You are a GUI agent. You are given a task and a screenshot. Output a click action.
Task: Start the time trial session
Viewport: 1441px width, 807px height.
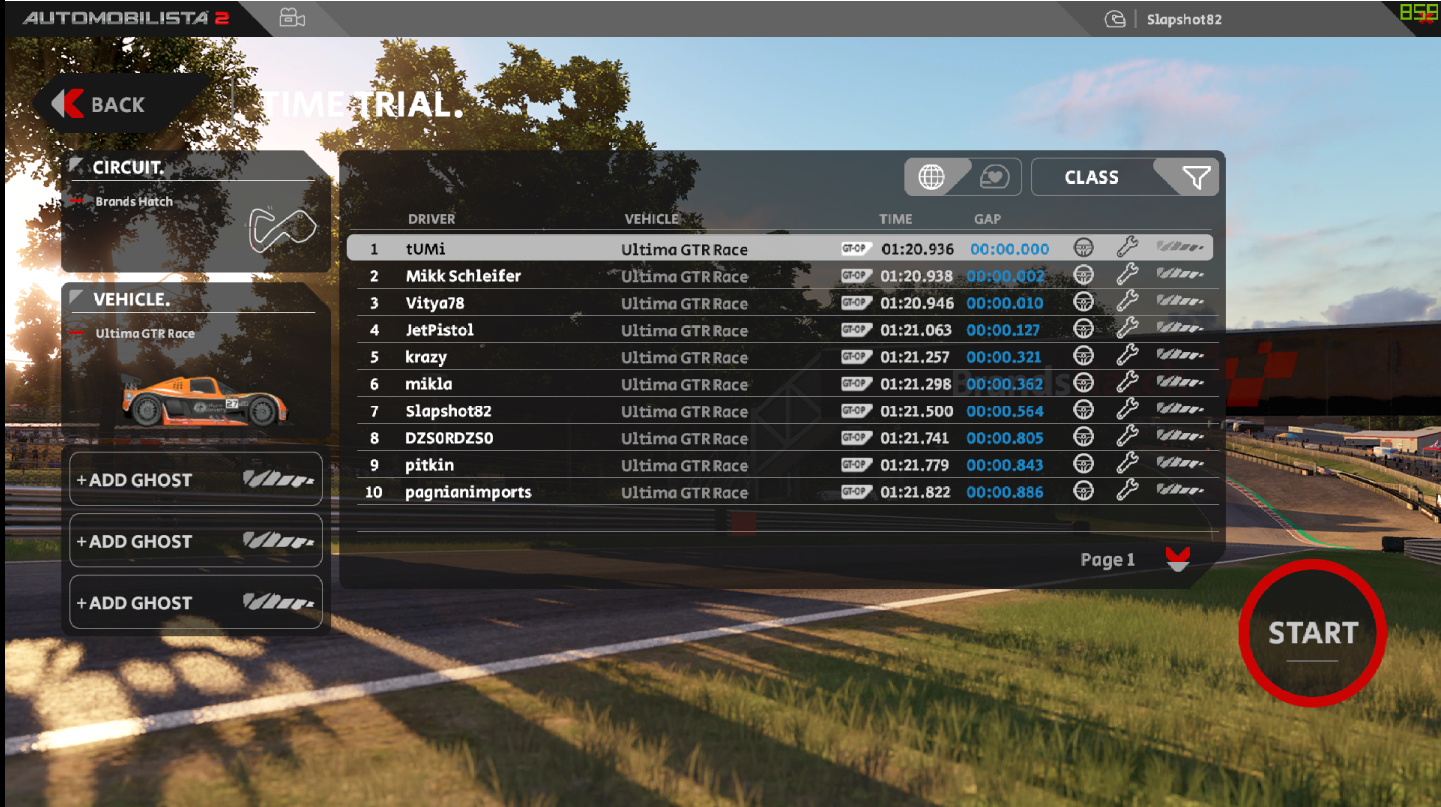coord(1312,633)
